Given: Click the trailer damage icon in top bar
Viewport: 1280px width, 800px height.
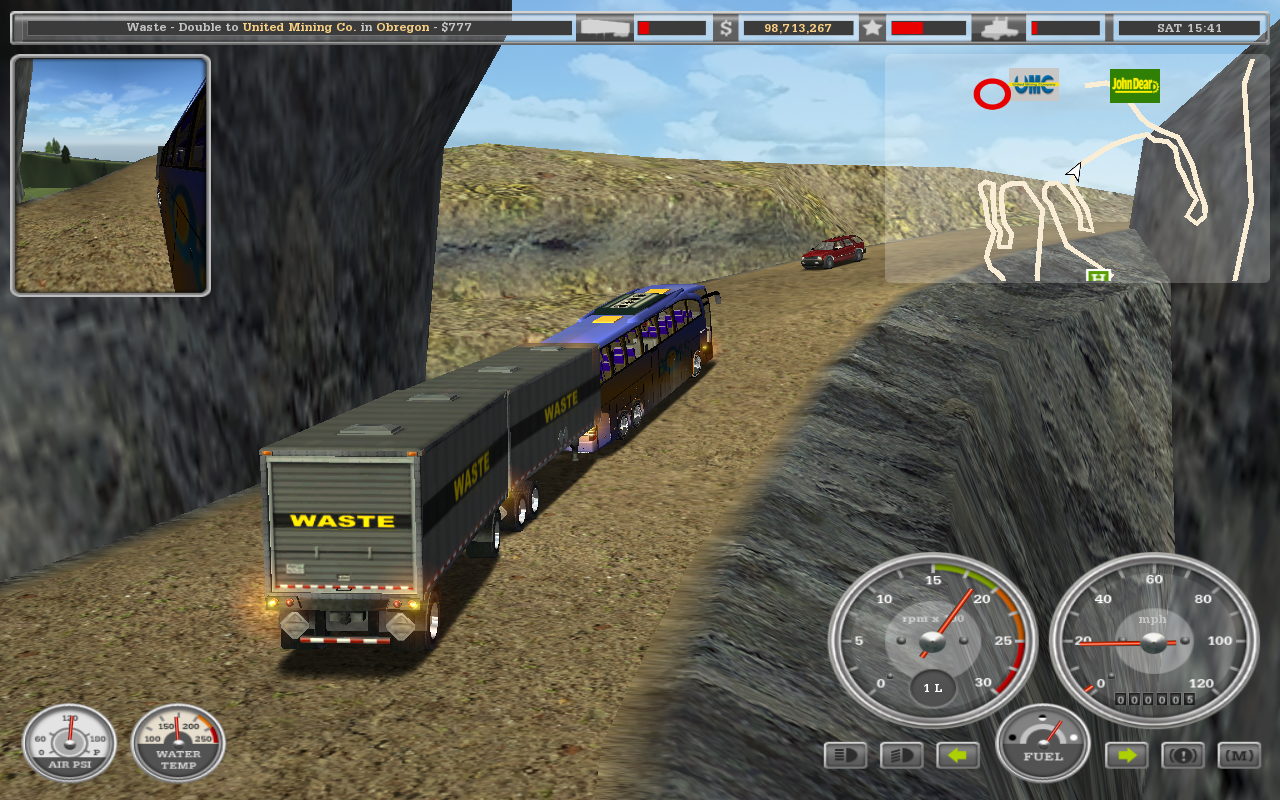Looking at the screenshot, I should pos(606,28).
